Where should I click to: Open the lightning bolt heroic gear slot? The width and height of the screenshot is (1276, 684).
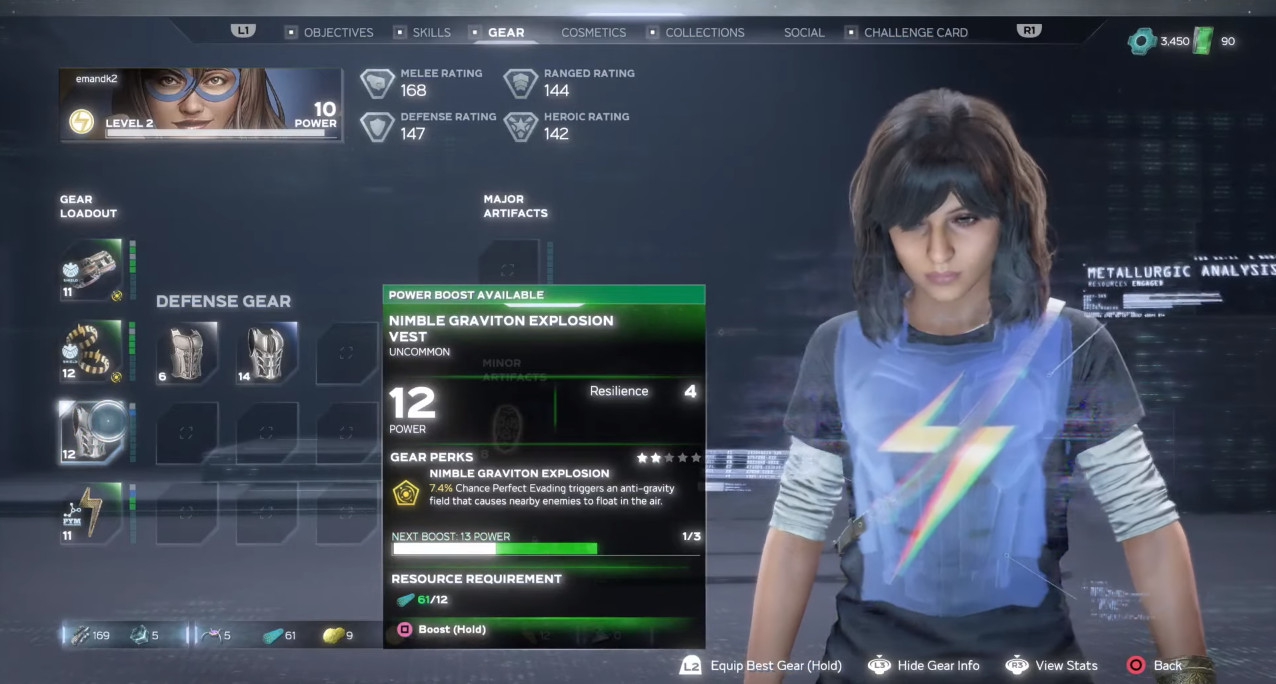[91, 514]
